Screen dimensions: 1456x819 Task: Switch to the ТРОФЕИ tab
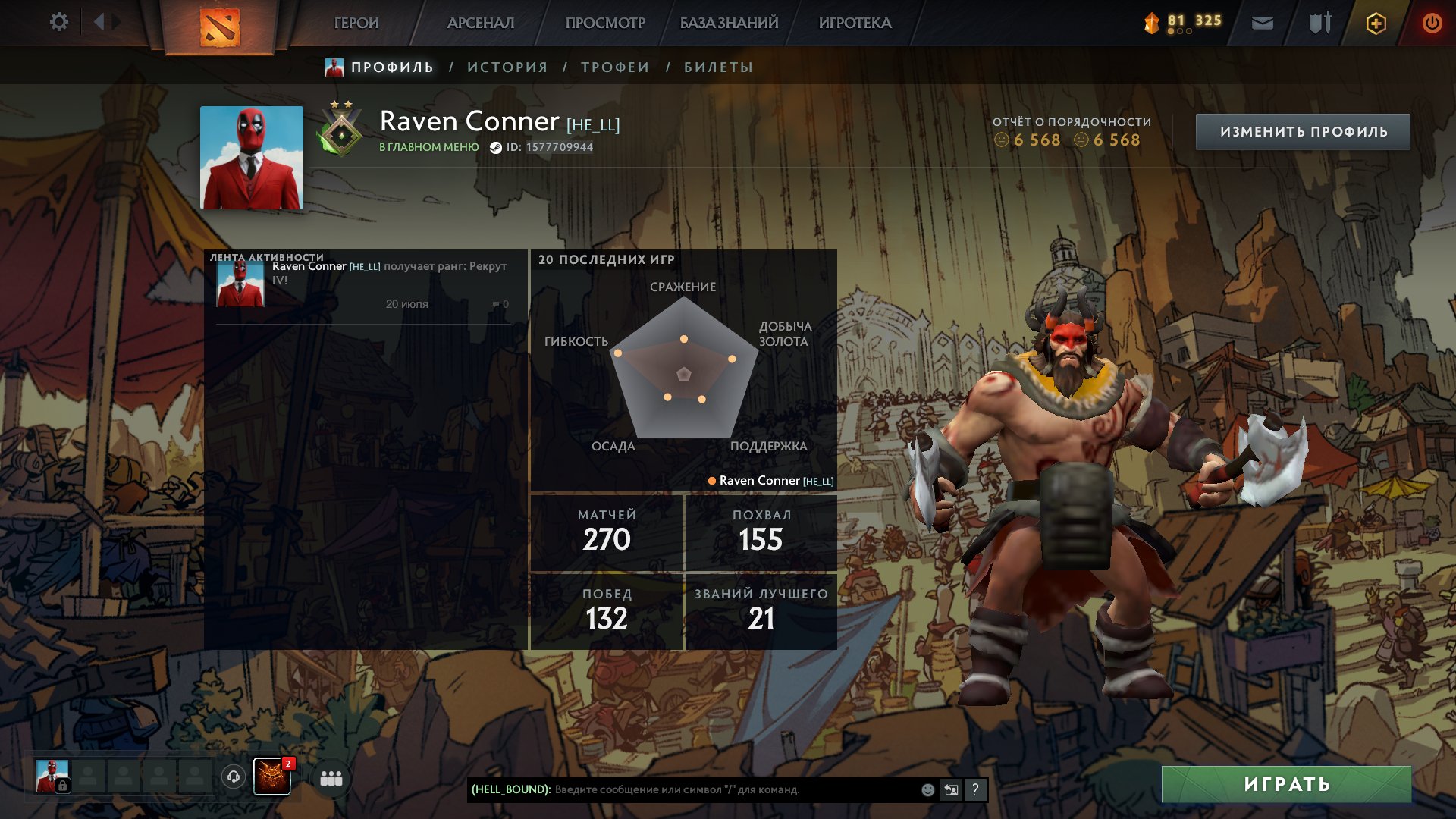point(615,67)
